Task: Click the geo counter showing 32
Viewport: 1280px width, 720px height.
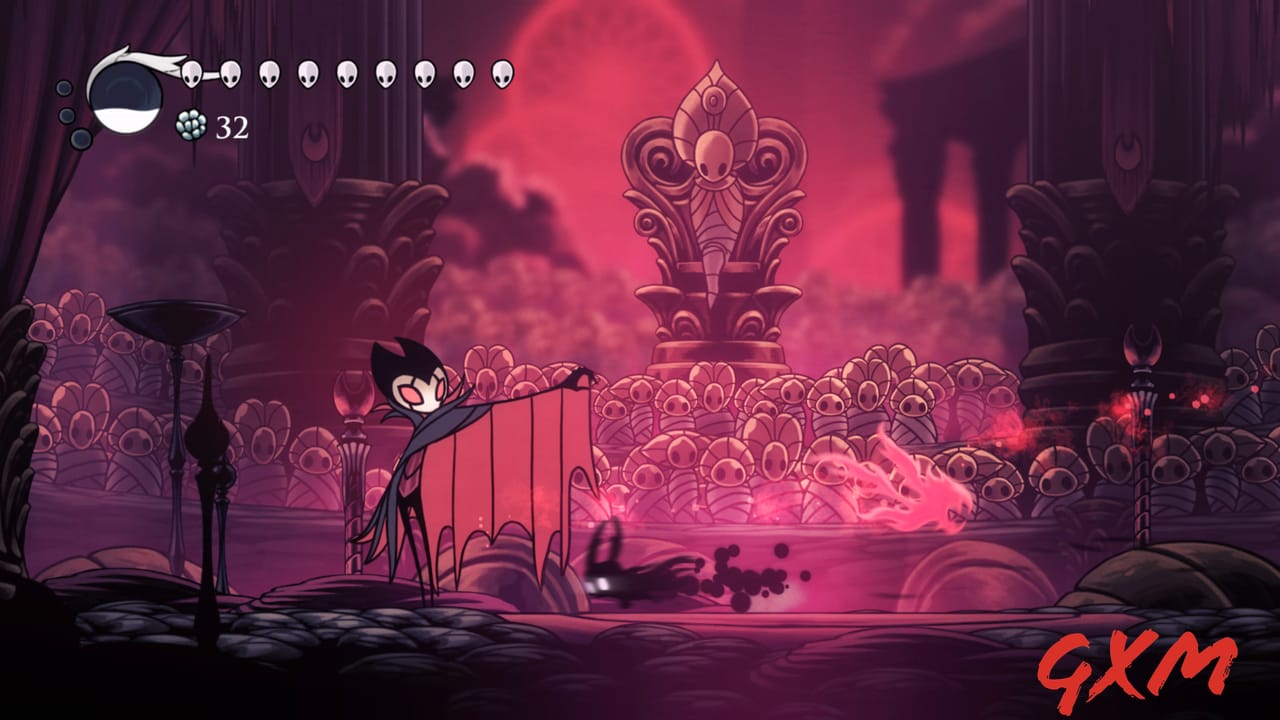Action: (230, 126)
